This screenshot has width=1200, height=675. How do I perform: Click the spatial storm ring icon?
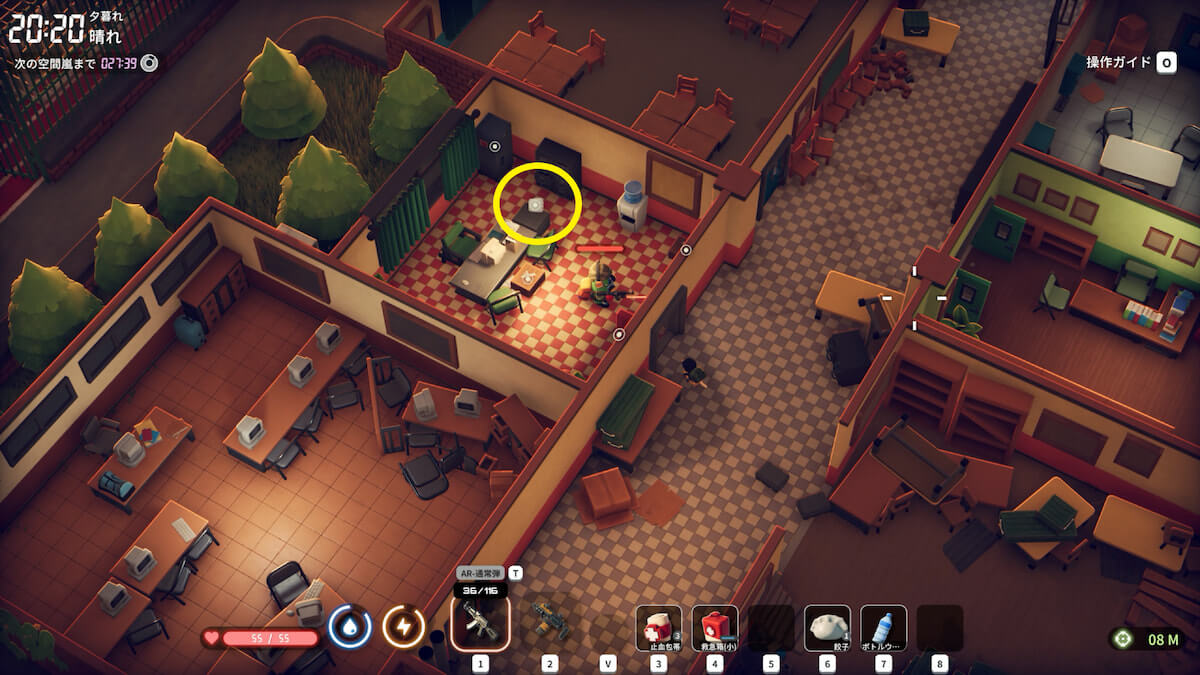(x=150, y=64)
